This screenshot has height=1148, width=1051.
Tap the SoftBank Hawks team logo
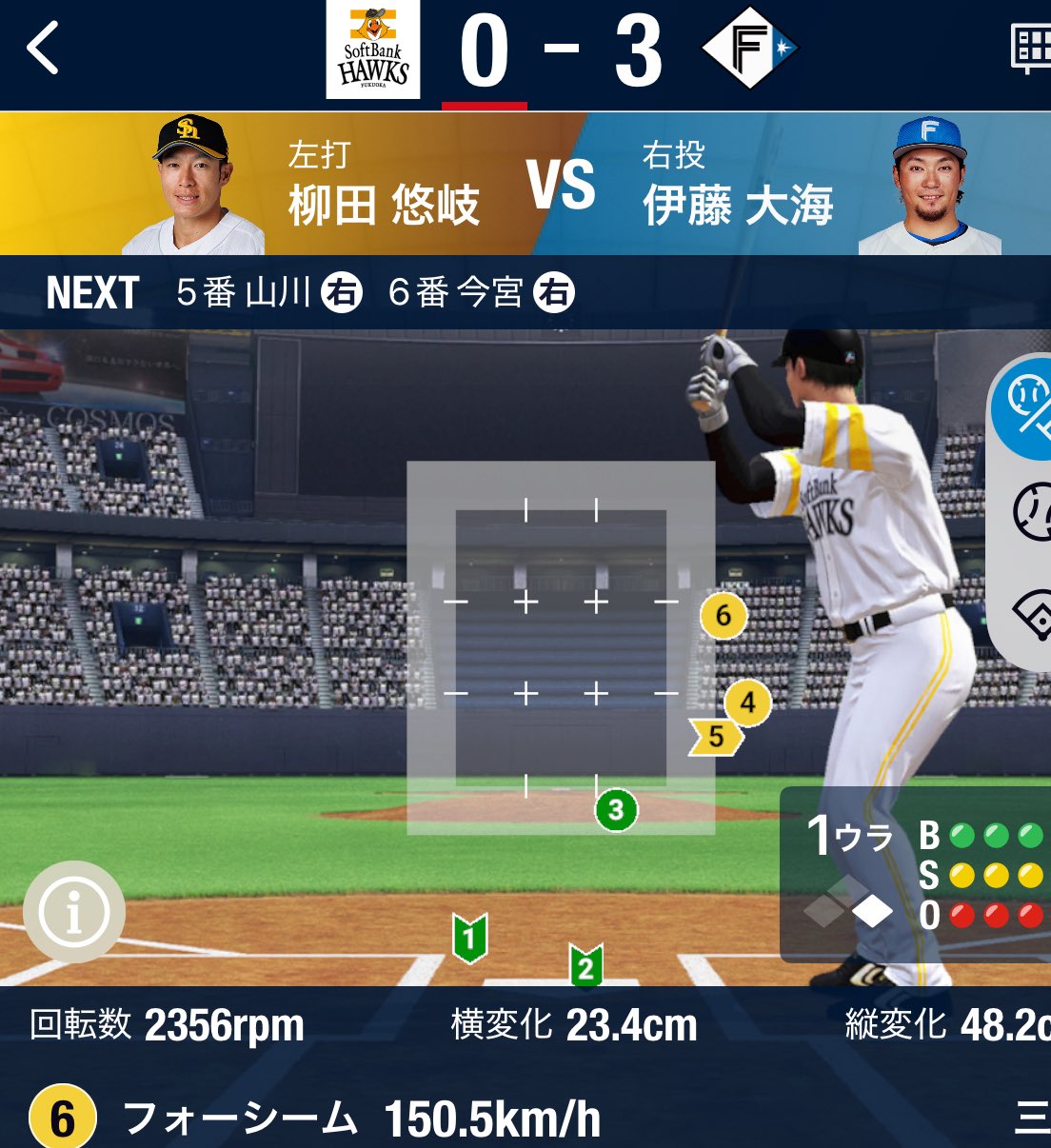click(372, 51)
